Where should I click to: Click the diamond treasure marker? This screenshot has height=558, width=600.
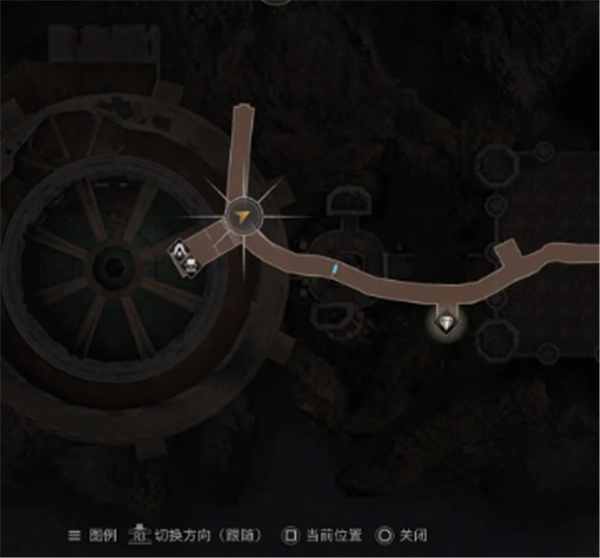coord(445,322)
